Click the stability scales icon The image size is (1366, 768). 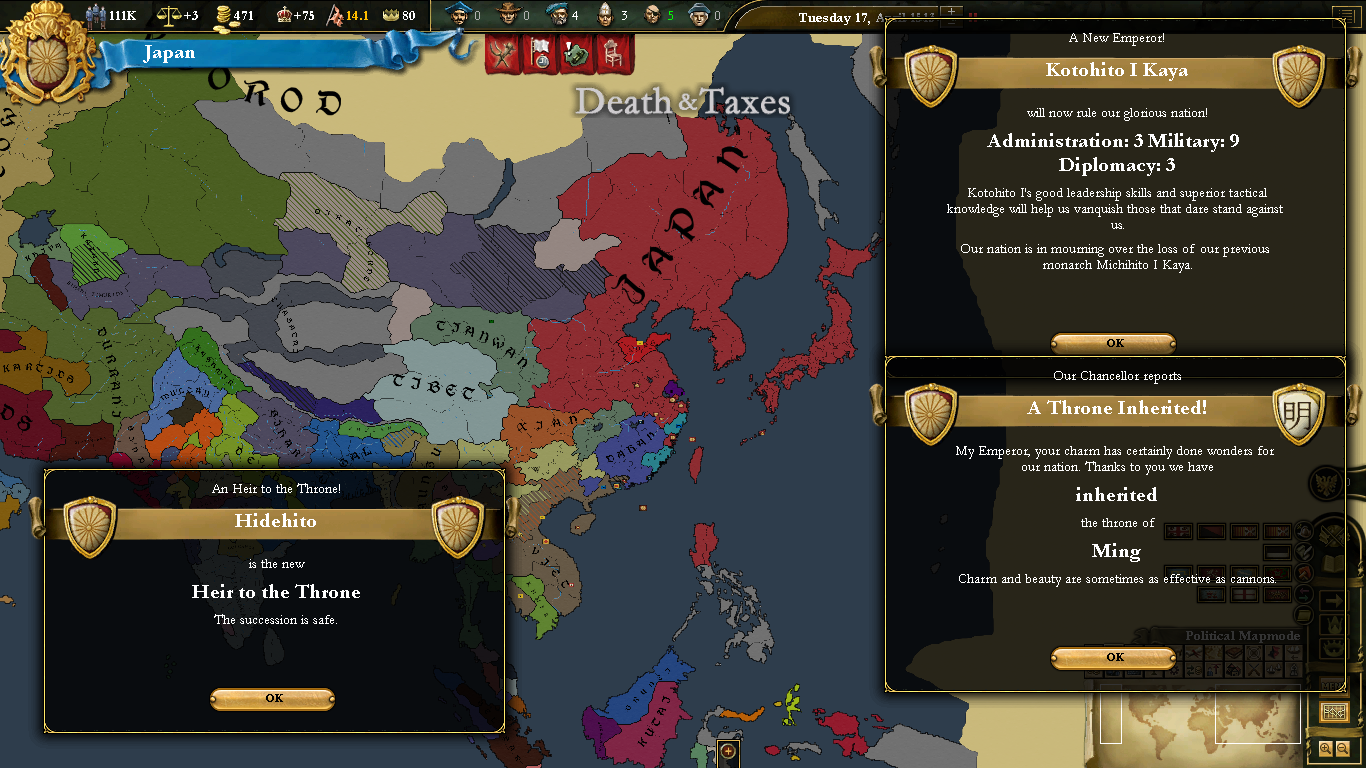coord(167,16)
